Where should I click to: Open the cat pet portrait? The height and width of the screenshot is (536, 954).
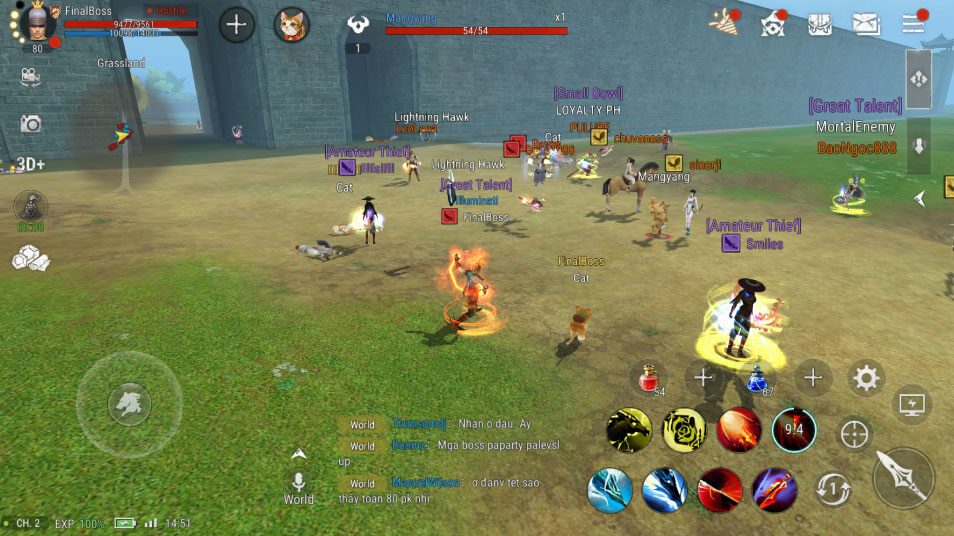click(x=292, y=24)
